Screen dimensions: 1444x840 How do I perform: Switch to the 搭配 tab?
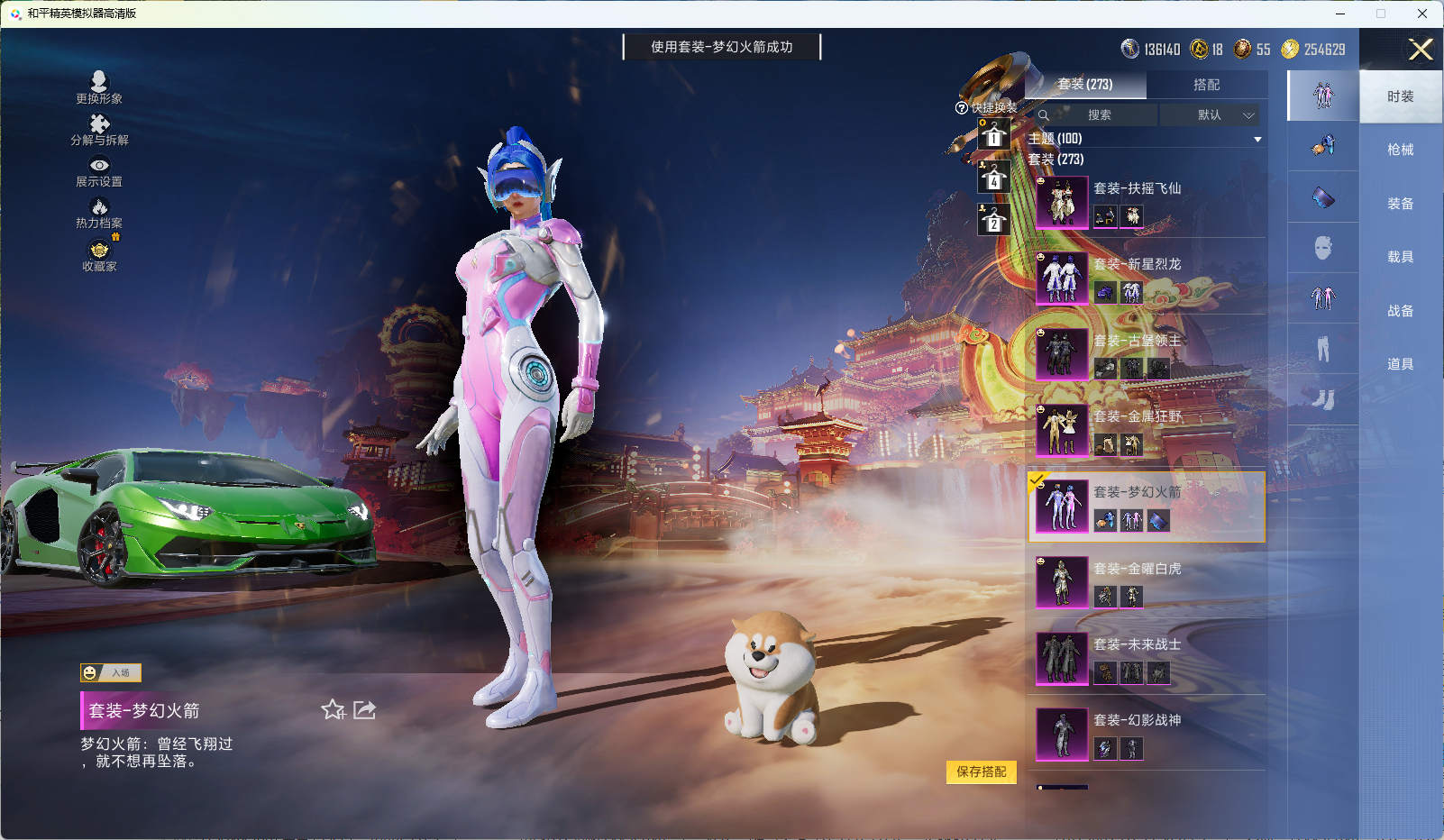[1206, 85]
